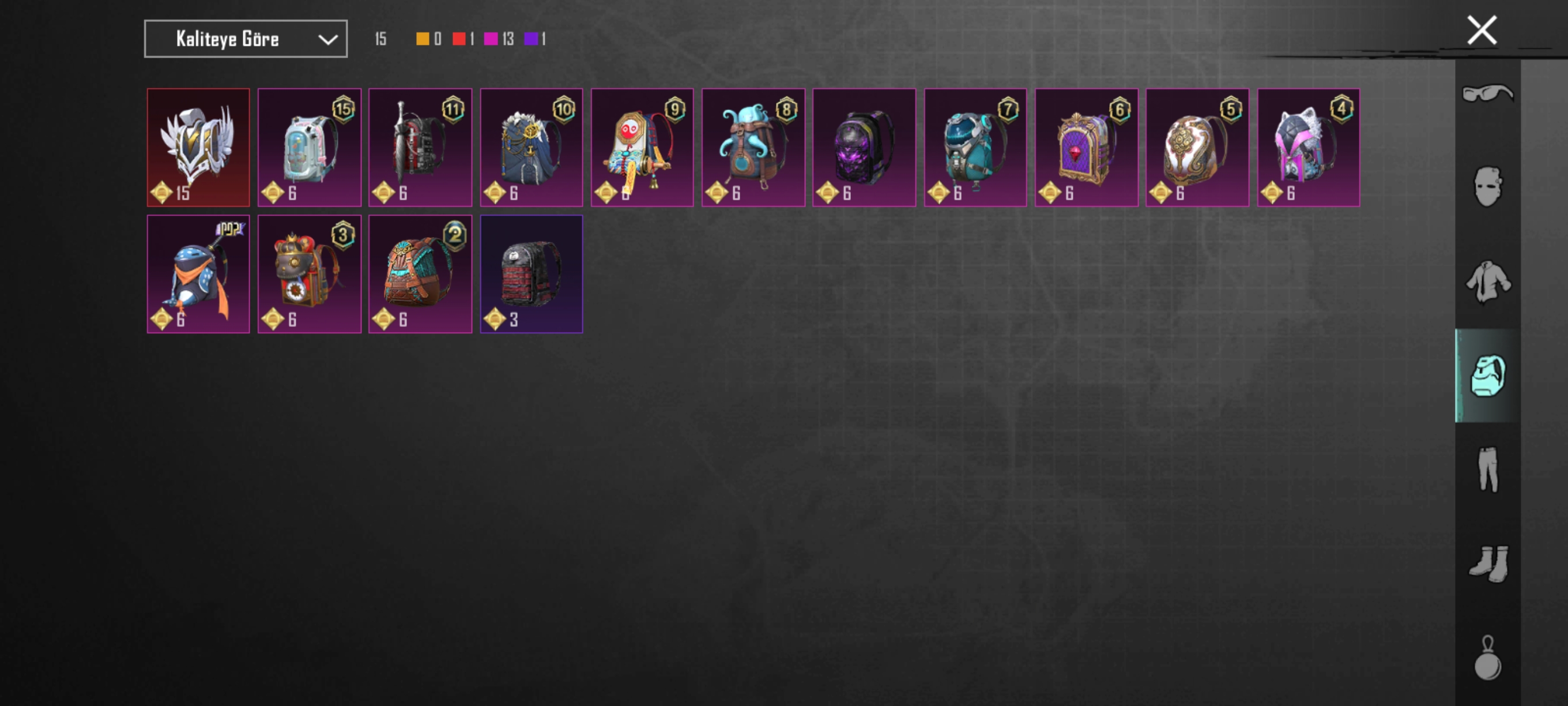Pick the teal astronaut helmet backpack
Screen dimensions: 1568x706
tap(975, 148)
